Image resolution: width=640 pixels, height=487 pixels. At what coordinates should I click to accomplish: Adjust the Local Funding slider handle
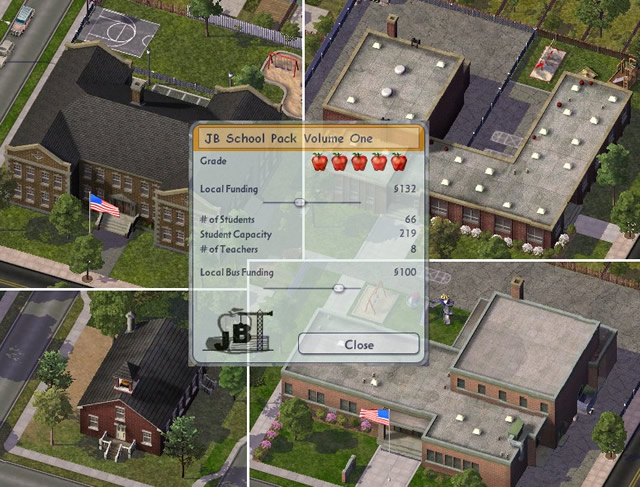[x=298, y=201]
